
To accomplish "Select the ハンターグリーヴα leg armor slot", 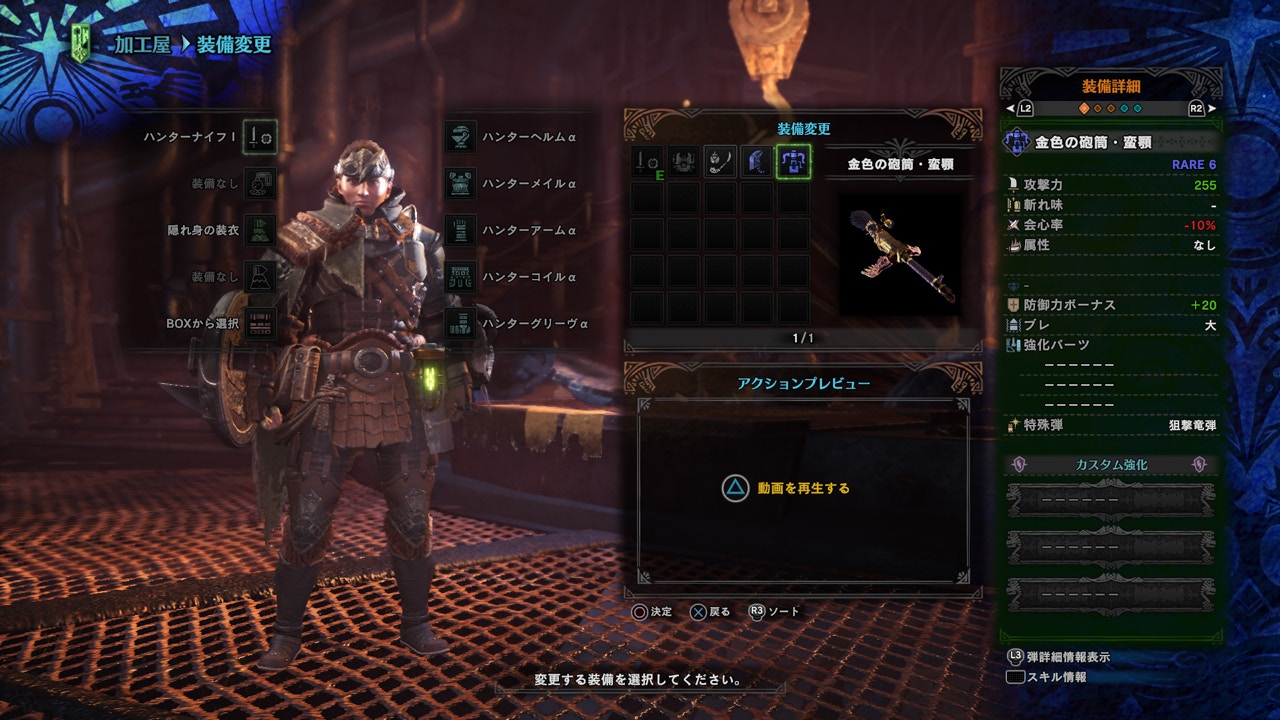I will point(460,324).
